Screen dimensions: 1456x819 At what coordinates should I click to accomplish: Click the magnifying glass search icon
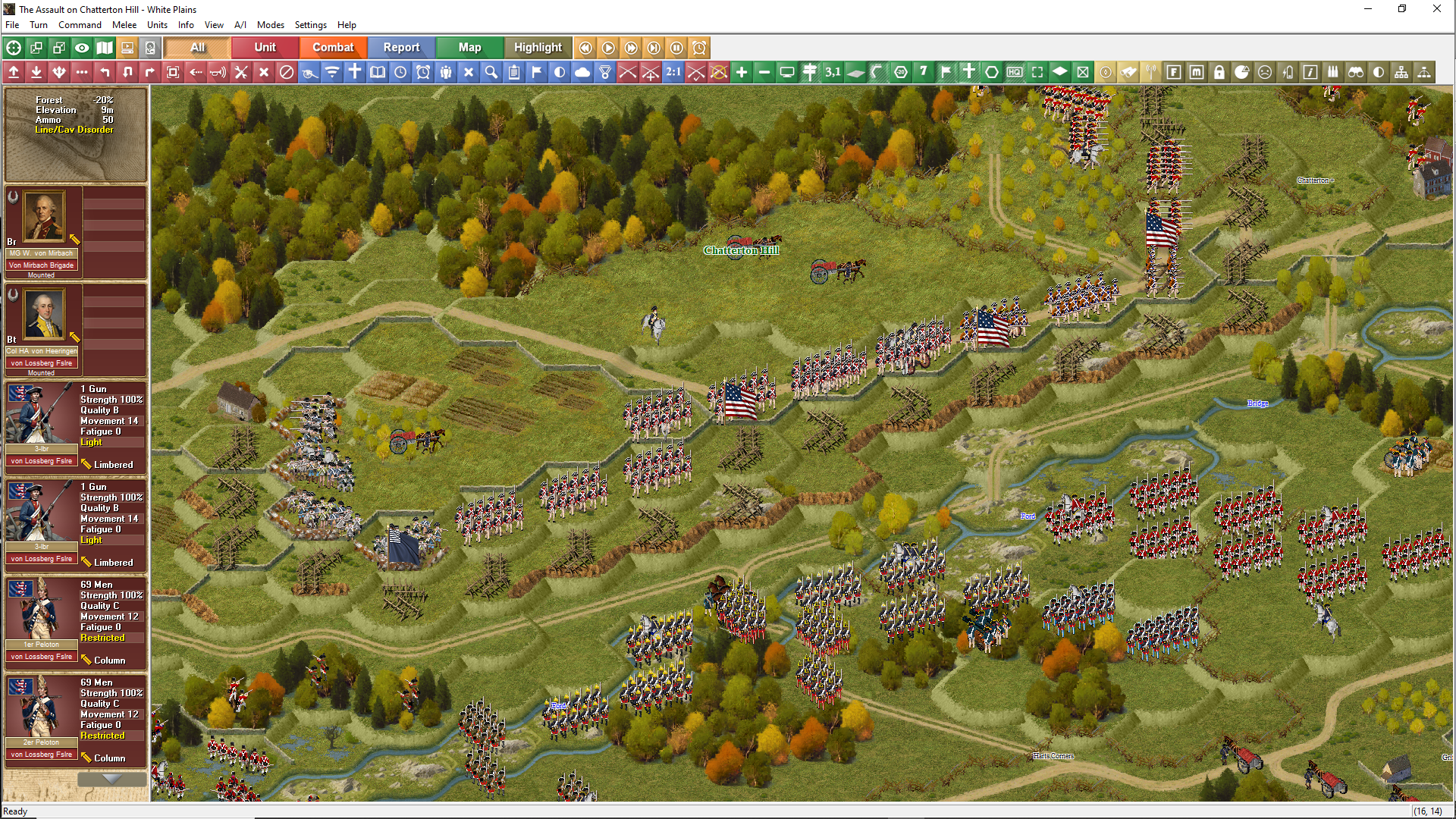(x=491, y=72)
